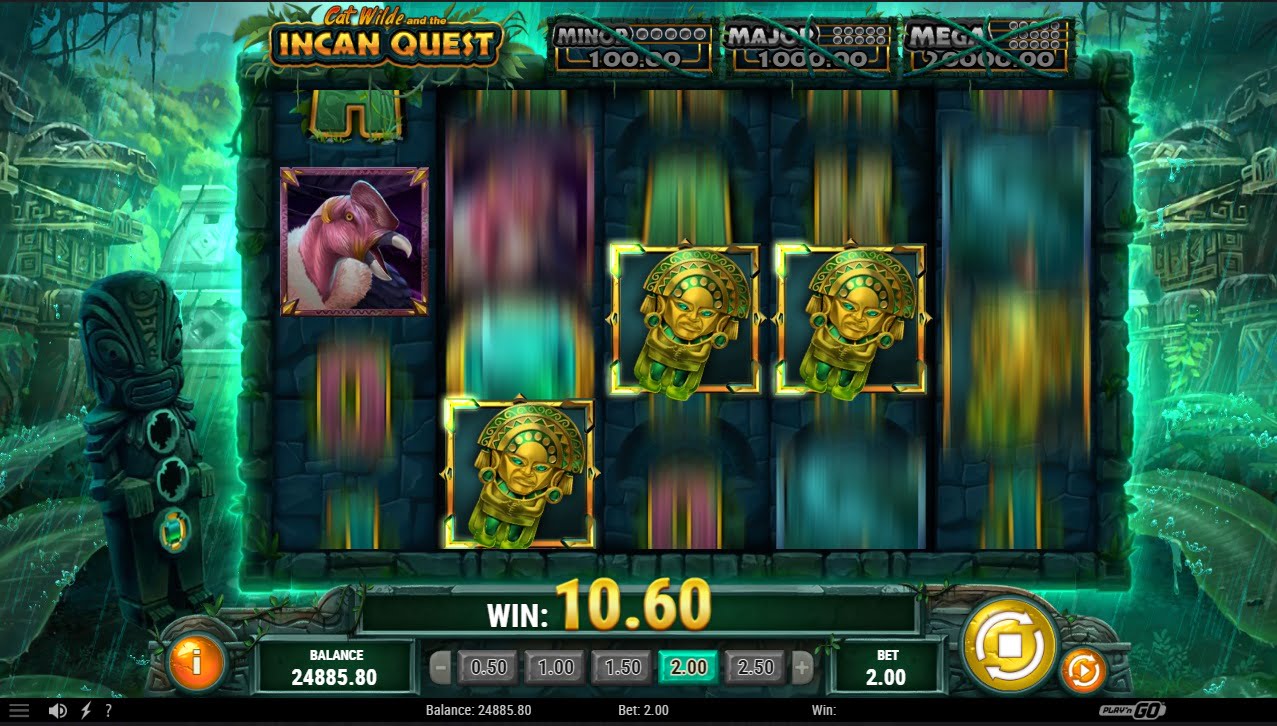This screenshot has height=726, width=1277.
Task: Click the large gold spin button
Action: (1008, 643)
